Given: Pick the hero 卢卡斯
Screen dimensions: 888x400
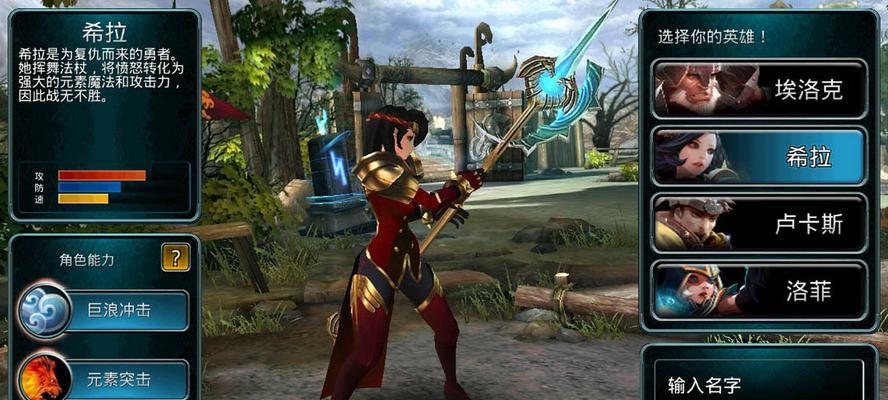Looking at the screenshot, I should 760,223.
